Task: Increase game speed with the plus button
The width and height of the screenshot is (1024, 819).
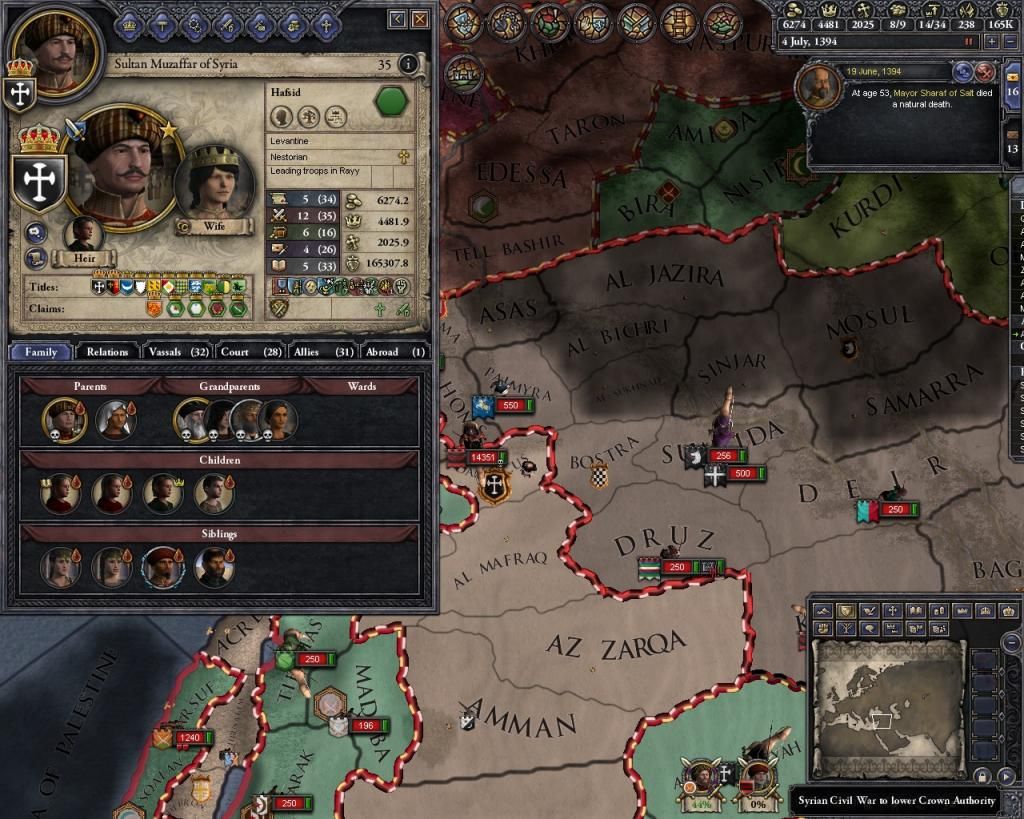Action: pyautogui.click(x=991, y=42)
